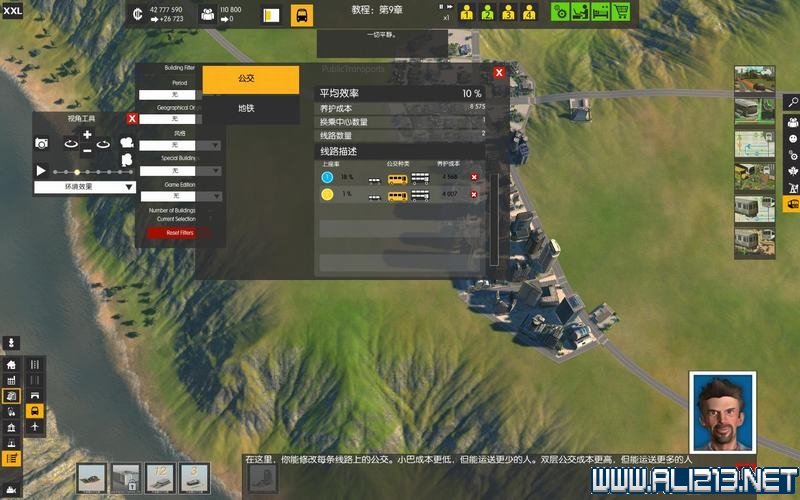The image size is (800, 500).
Task: Click the play button in camera tools
Action: click(41, 171)
